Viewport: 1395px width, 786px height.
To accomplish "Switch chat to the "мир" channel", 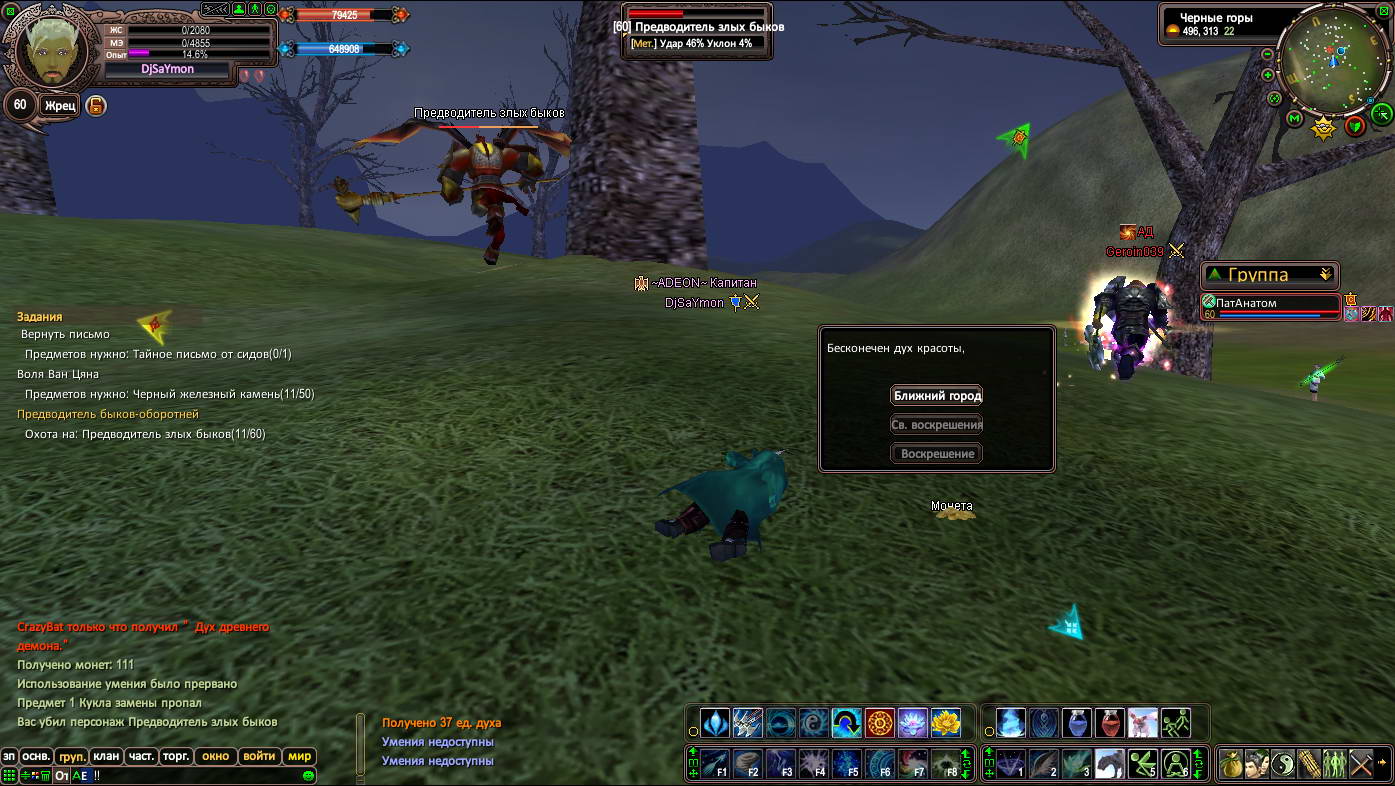I will pyautogui.click(x=300, y=756).
